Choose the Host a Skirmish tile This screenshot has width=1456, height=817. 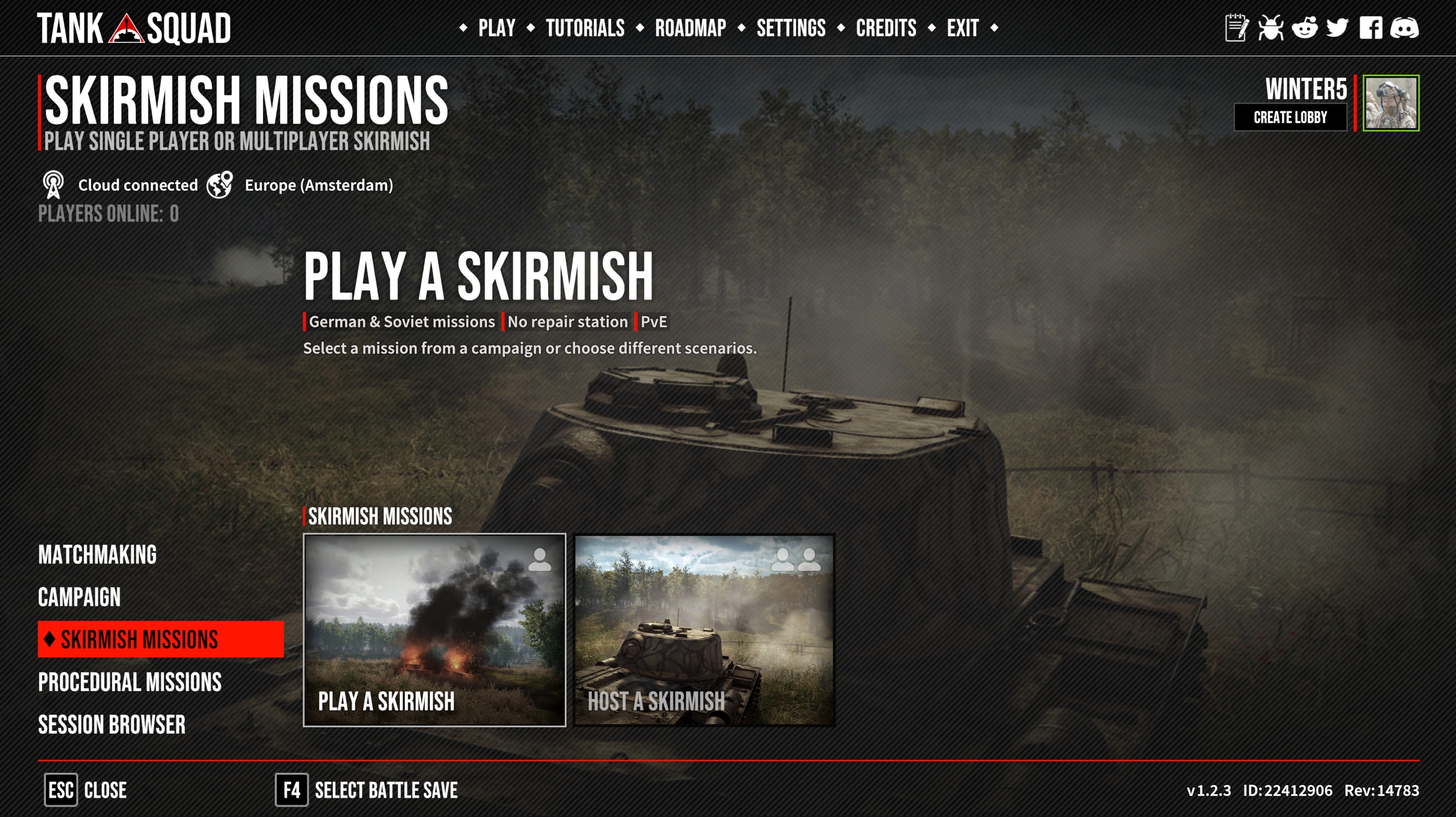coord(704,630)
